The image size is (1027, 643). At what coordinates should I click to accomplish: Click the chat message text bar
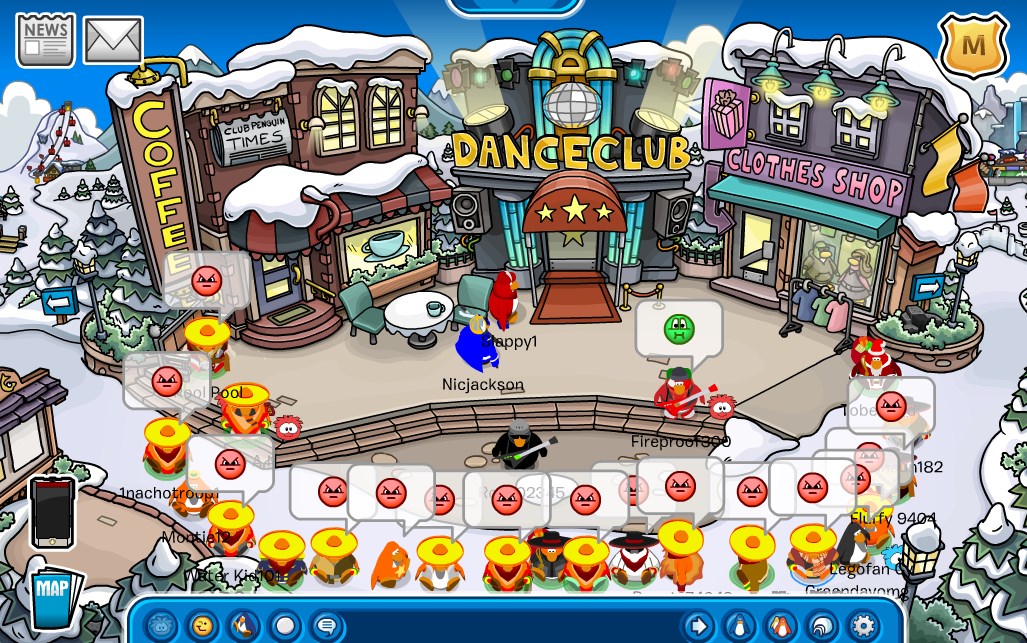pos(510,627)
